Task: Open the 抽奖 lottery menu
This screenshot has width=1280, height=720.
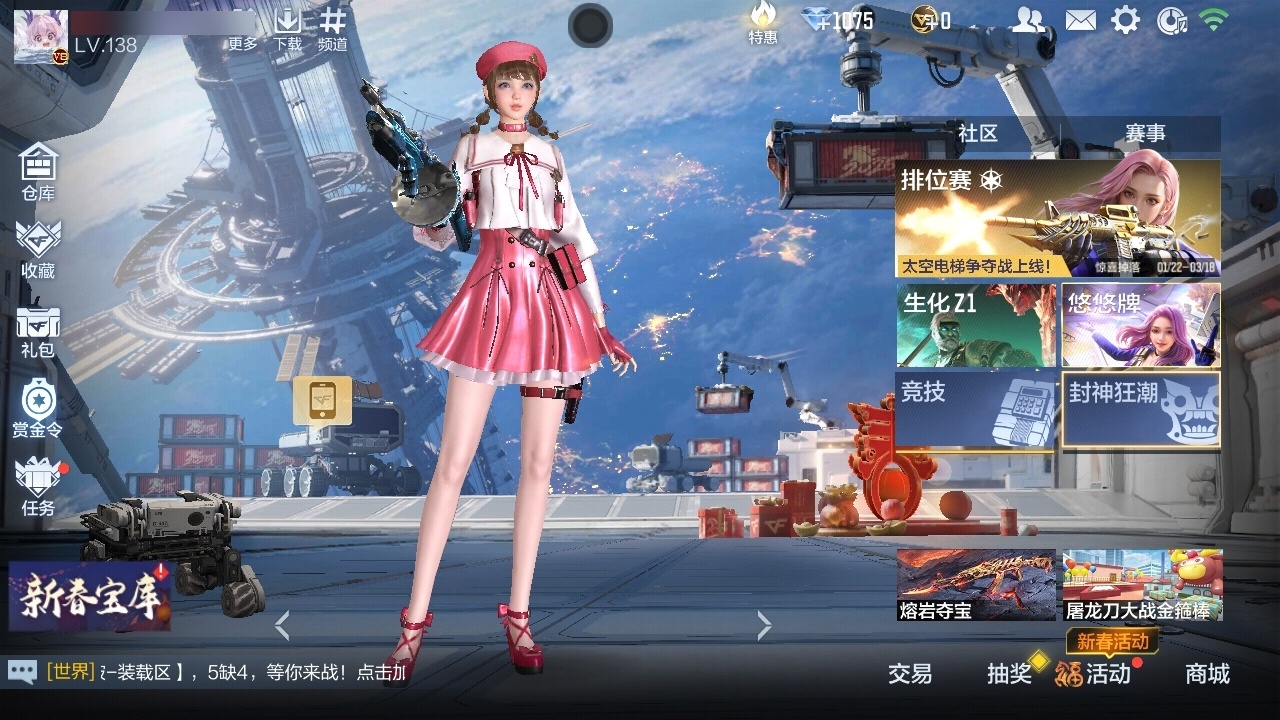Action: pyautogui.click(x=1009, y=674)
